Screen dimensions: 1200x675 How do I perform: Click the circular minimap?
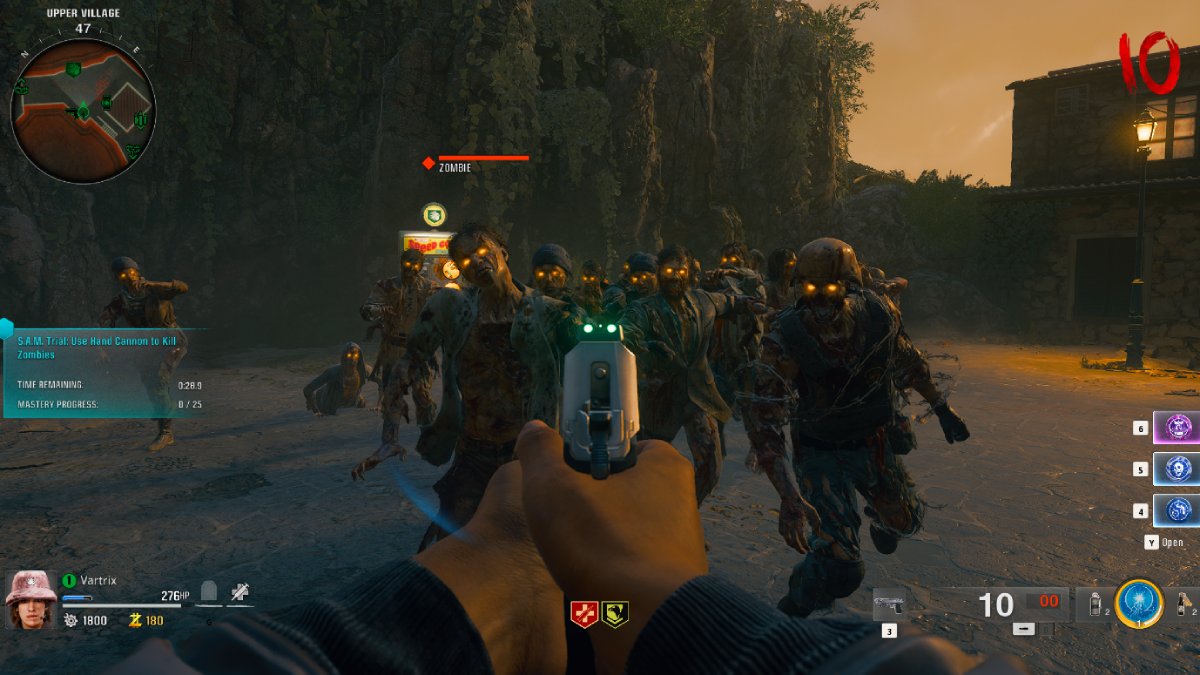83,110
